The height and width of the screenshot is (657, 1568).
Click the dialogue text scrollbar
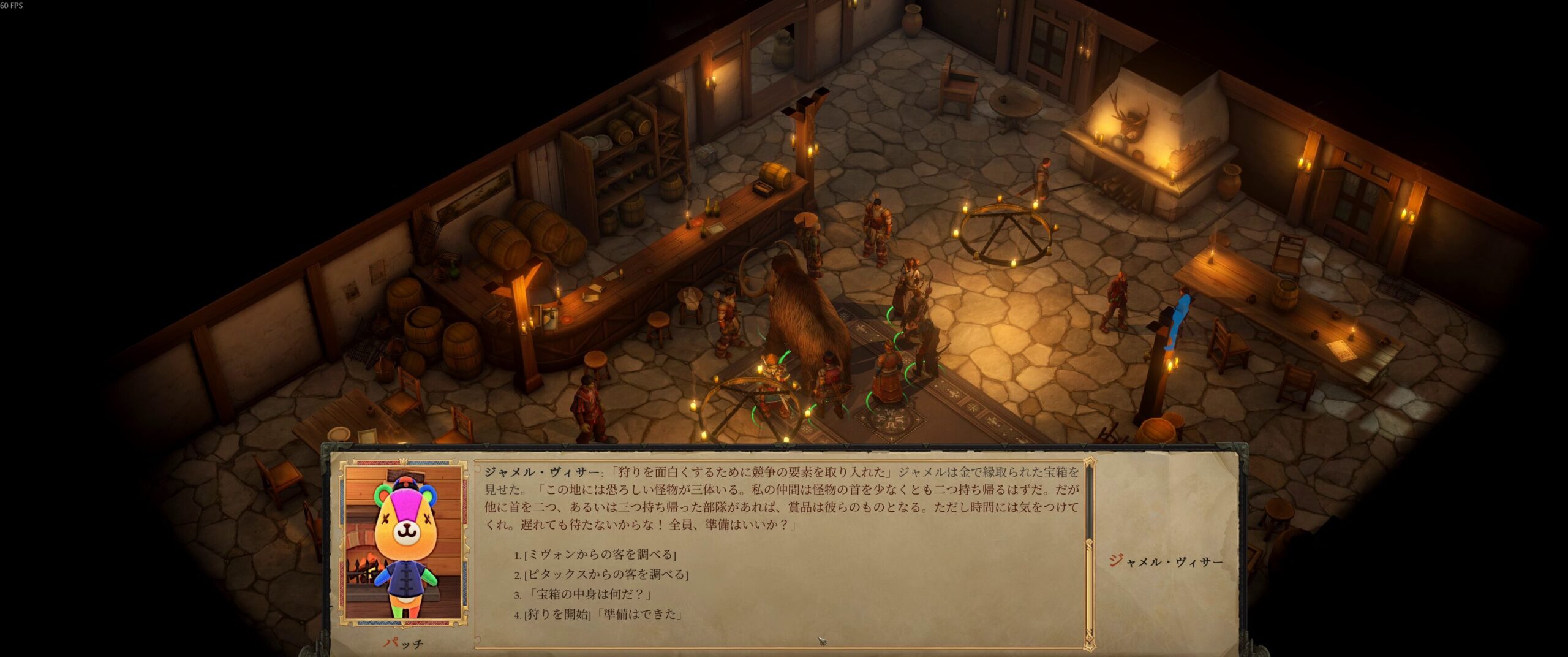point(1089,552)
